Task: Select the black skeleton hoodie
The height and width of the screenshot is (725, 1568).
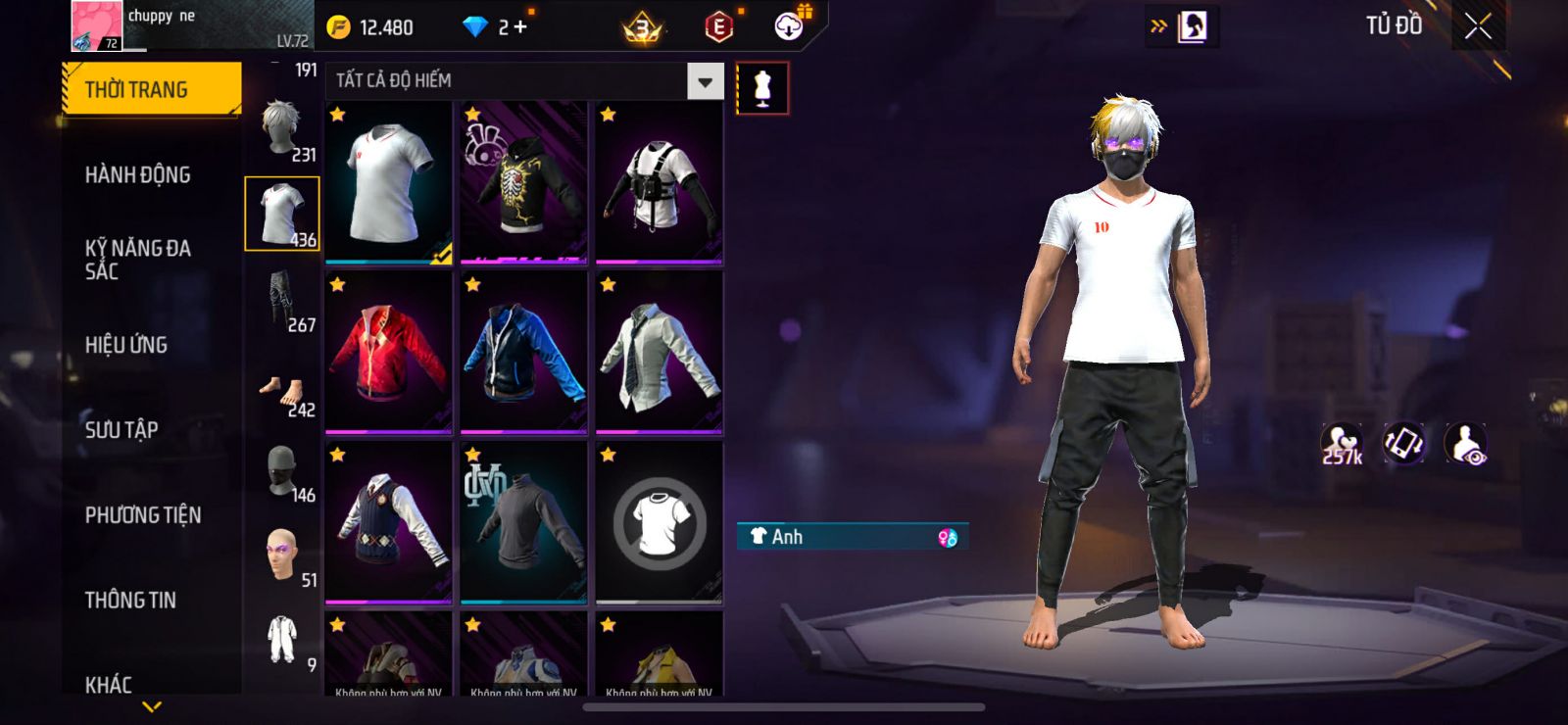Action: tap(524, 182)
